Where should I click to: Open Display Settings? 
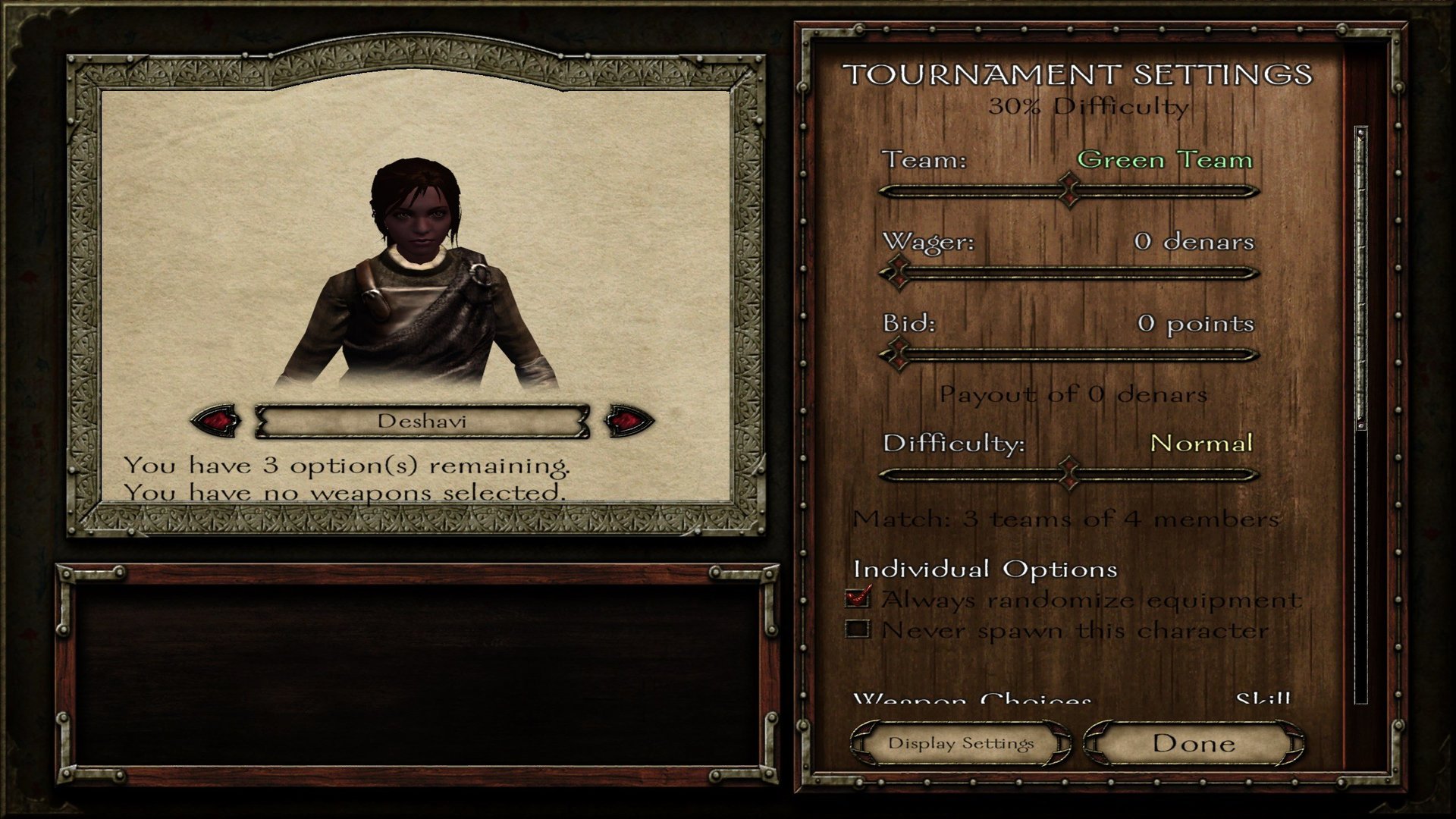point(961,743)
